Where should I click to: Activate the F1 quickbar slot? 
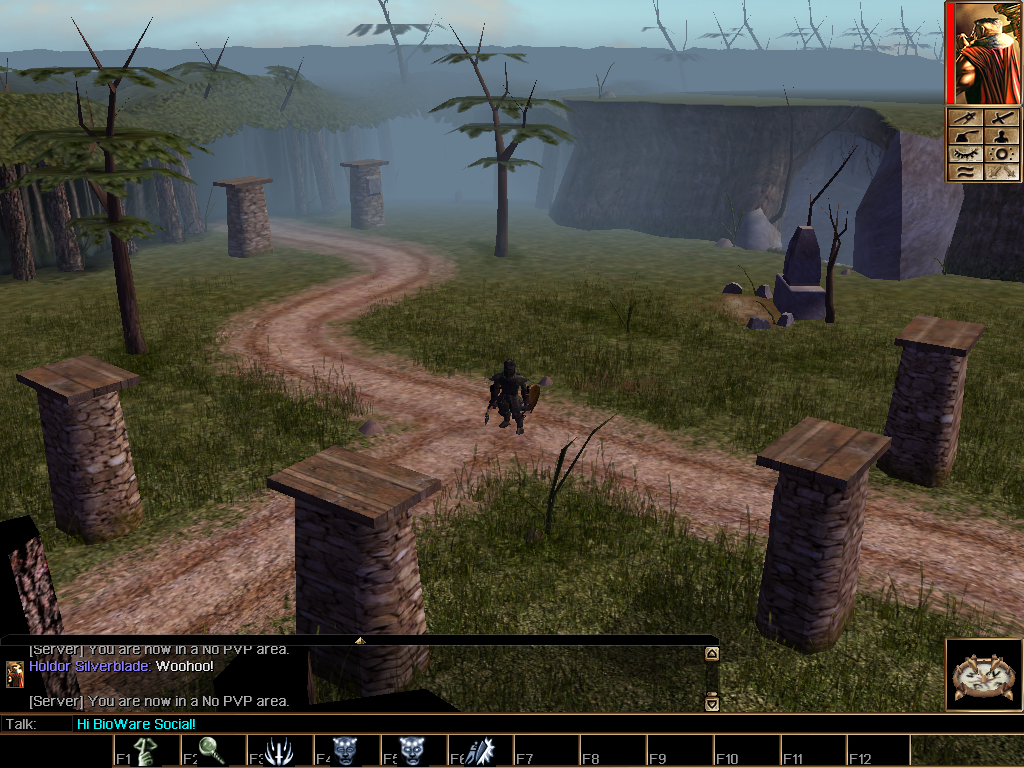[x=147, y=751]
